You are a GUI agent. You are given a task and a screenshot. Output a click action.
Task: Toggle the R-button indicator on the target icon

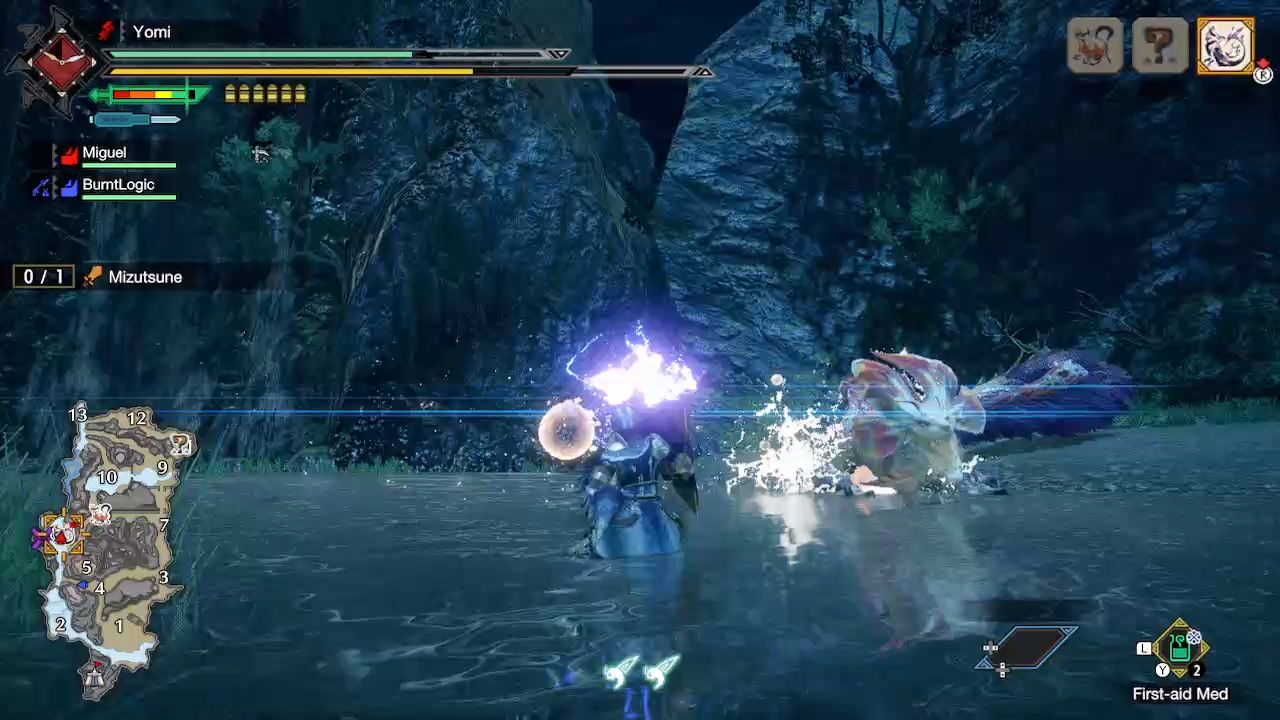(x=1261, y=74)
